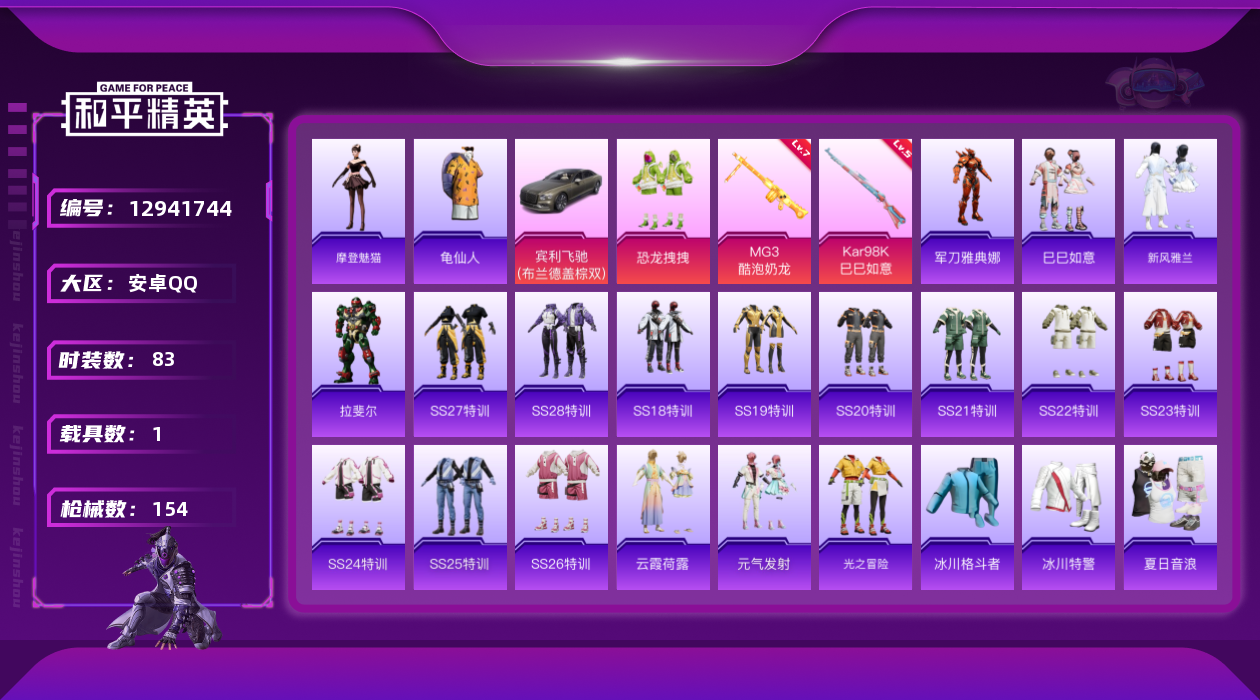This screenshot has width=1260, height=700.
Task: Open the SS23特训 outfit tile
Action: click(x=1170, y=363)
